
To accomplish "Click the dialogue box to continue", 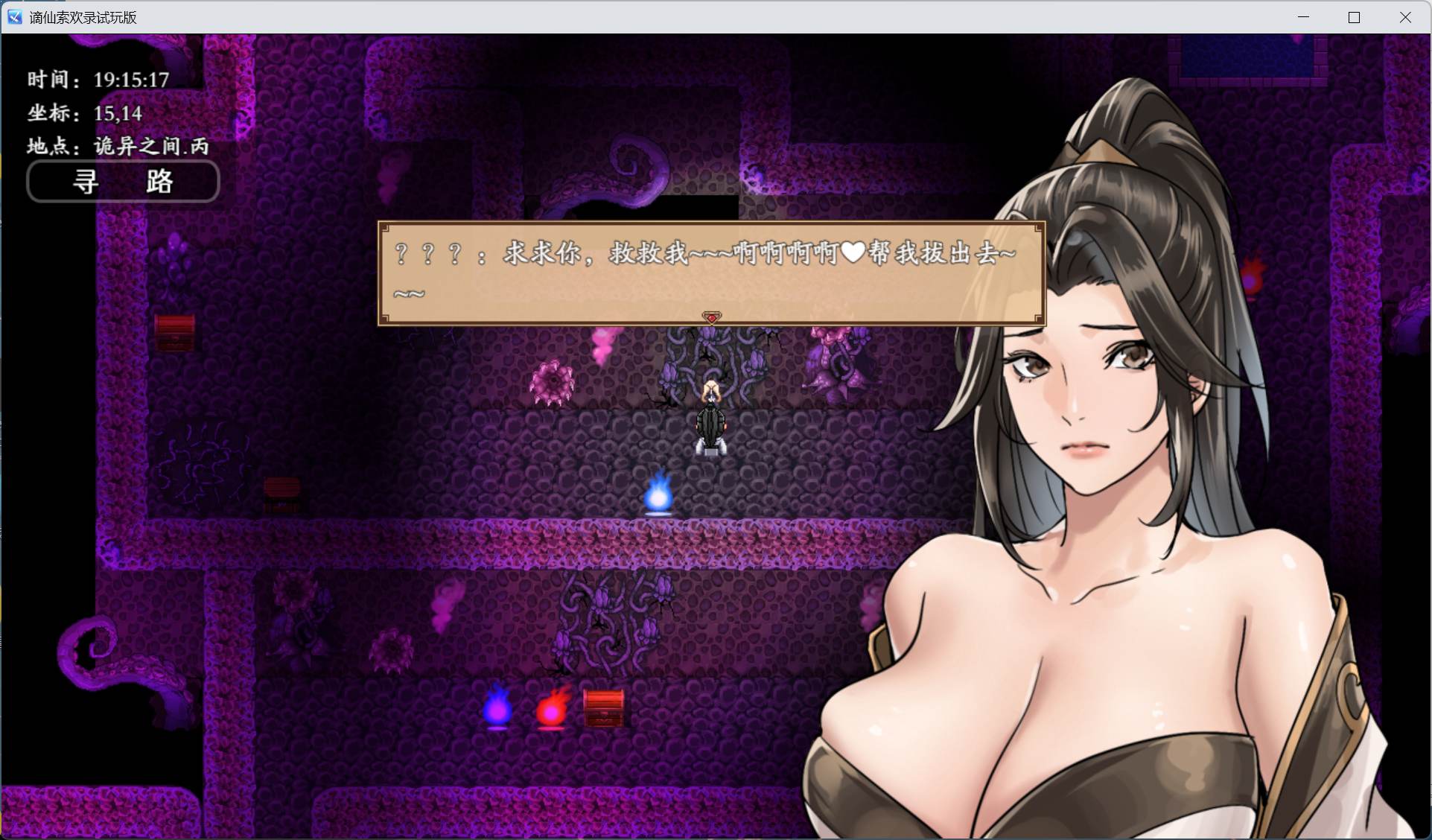I will pos(710,272).
